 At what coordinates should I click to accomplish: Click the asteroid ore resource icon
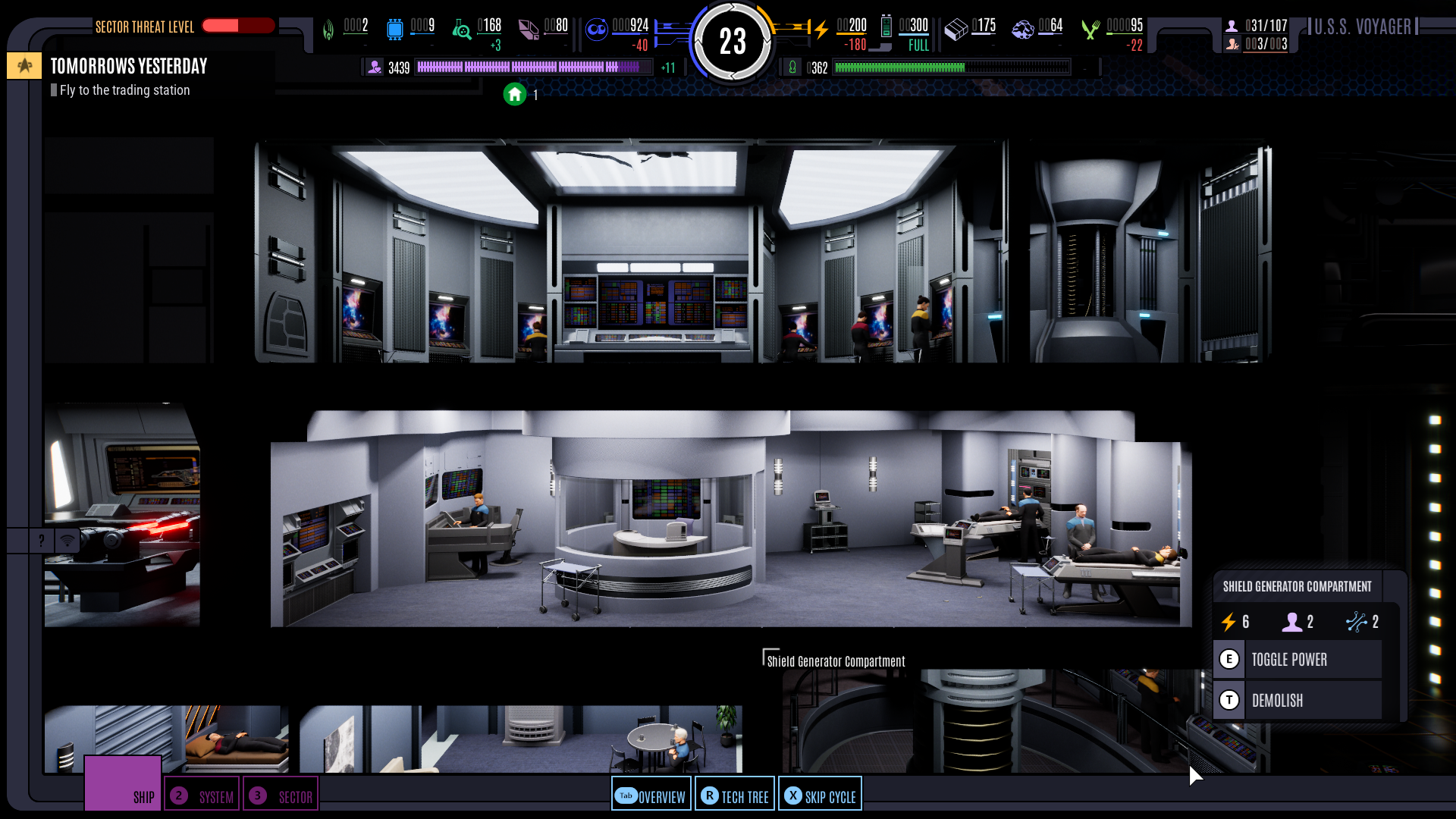pos(1023,29)
